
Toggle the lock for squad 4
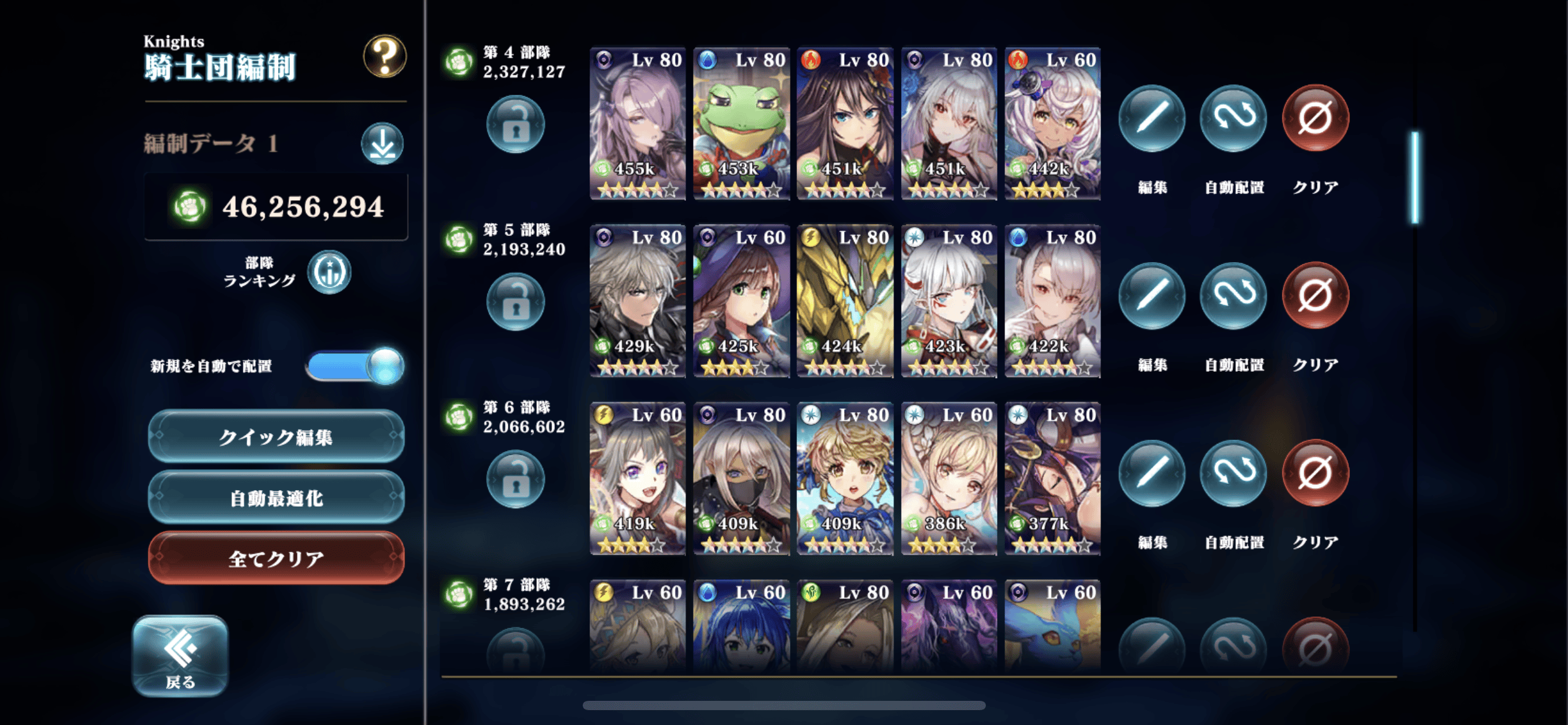click(x=515, y=125)
